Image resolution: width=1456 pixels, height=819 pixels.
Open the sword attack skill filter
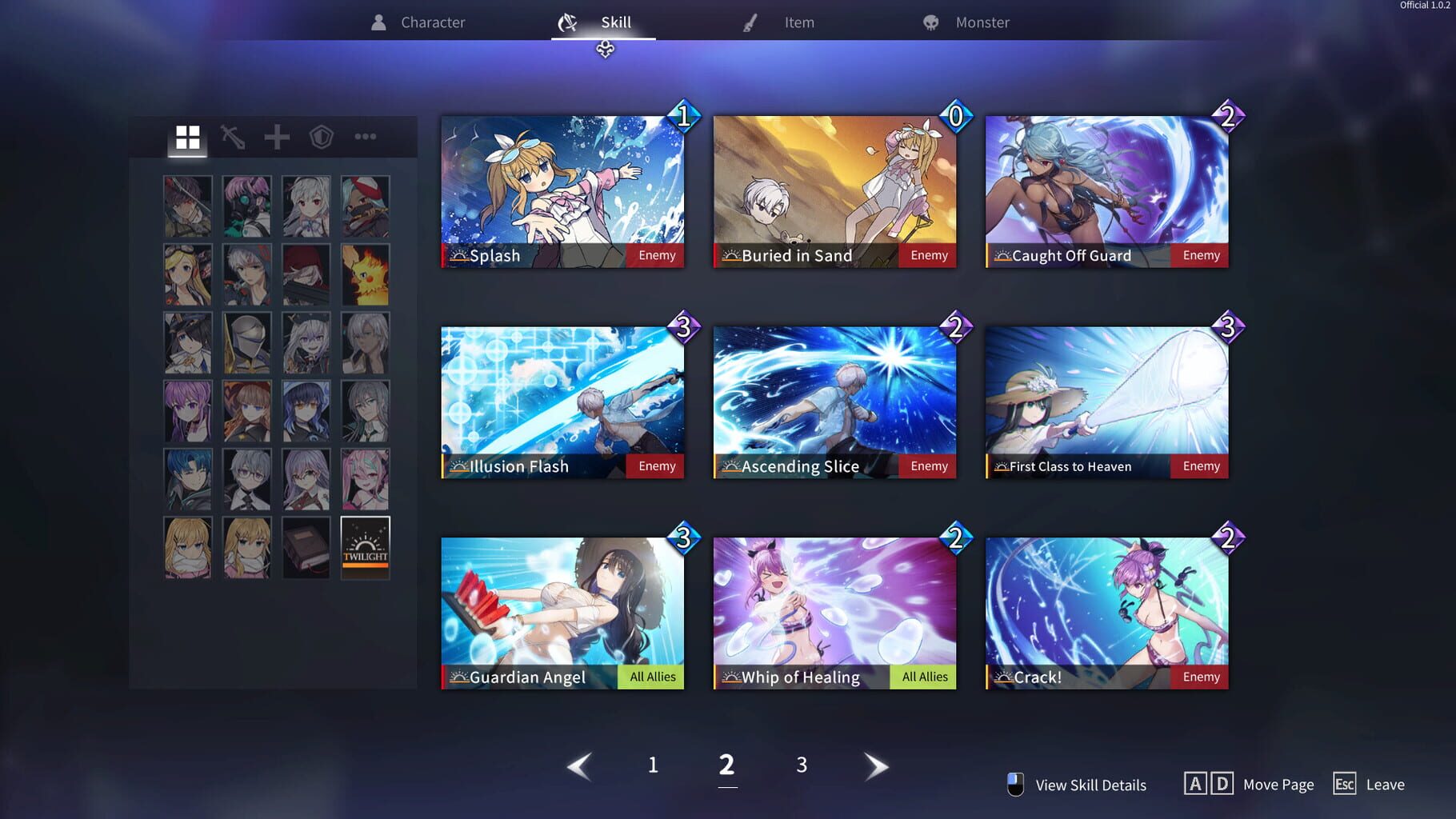pyautogui.click(x=233, y=136)
